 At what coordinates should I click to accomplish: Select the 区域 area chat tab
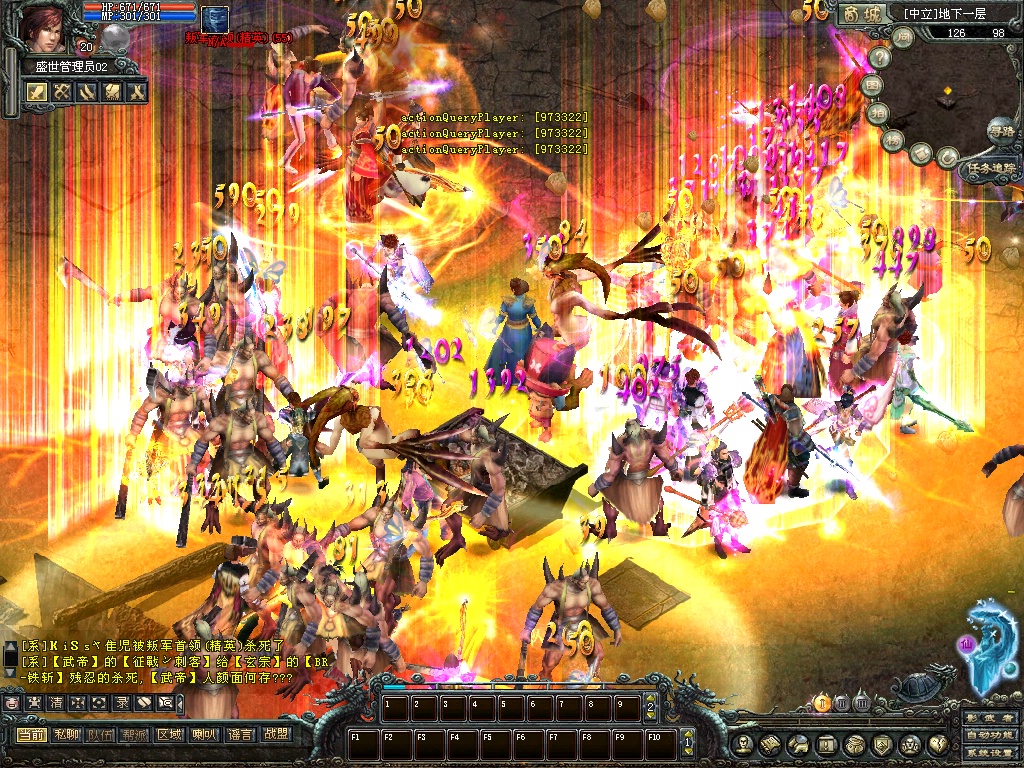click(x=169, y=734)
